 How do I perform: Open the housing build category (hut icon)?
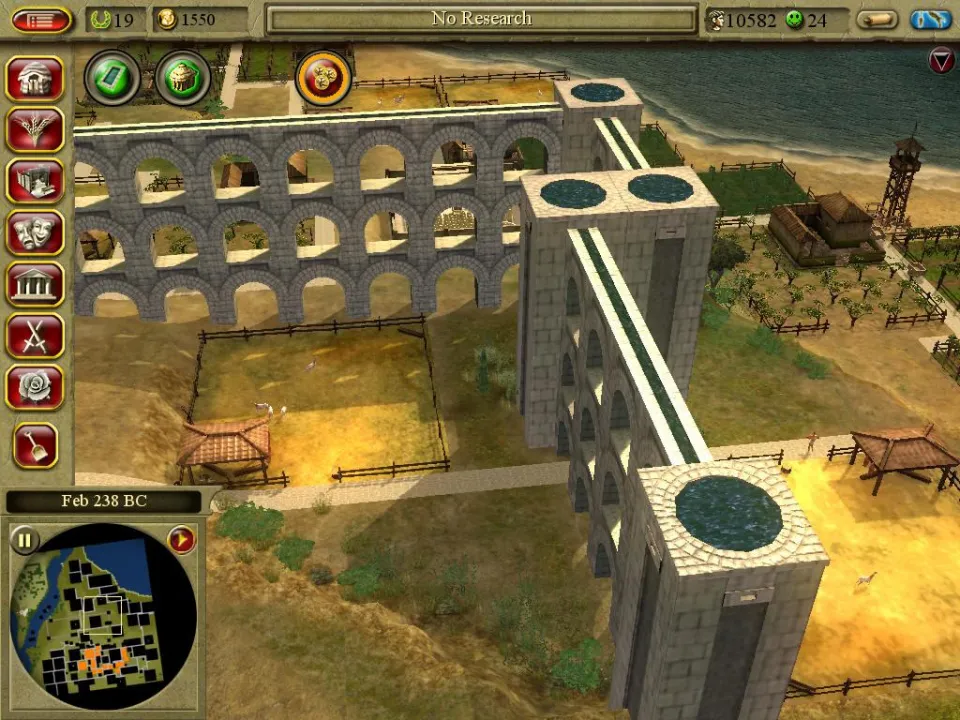(x=35, y=78)
